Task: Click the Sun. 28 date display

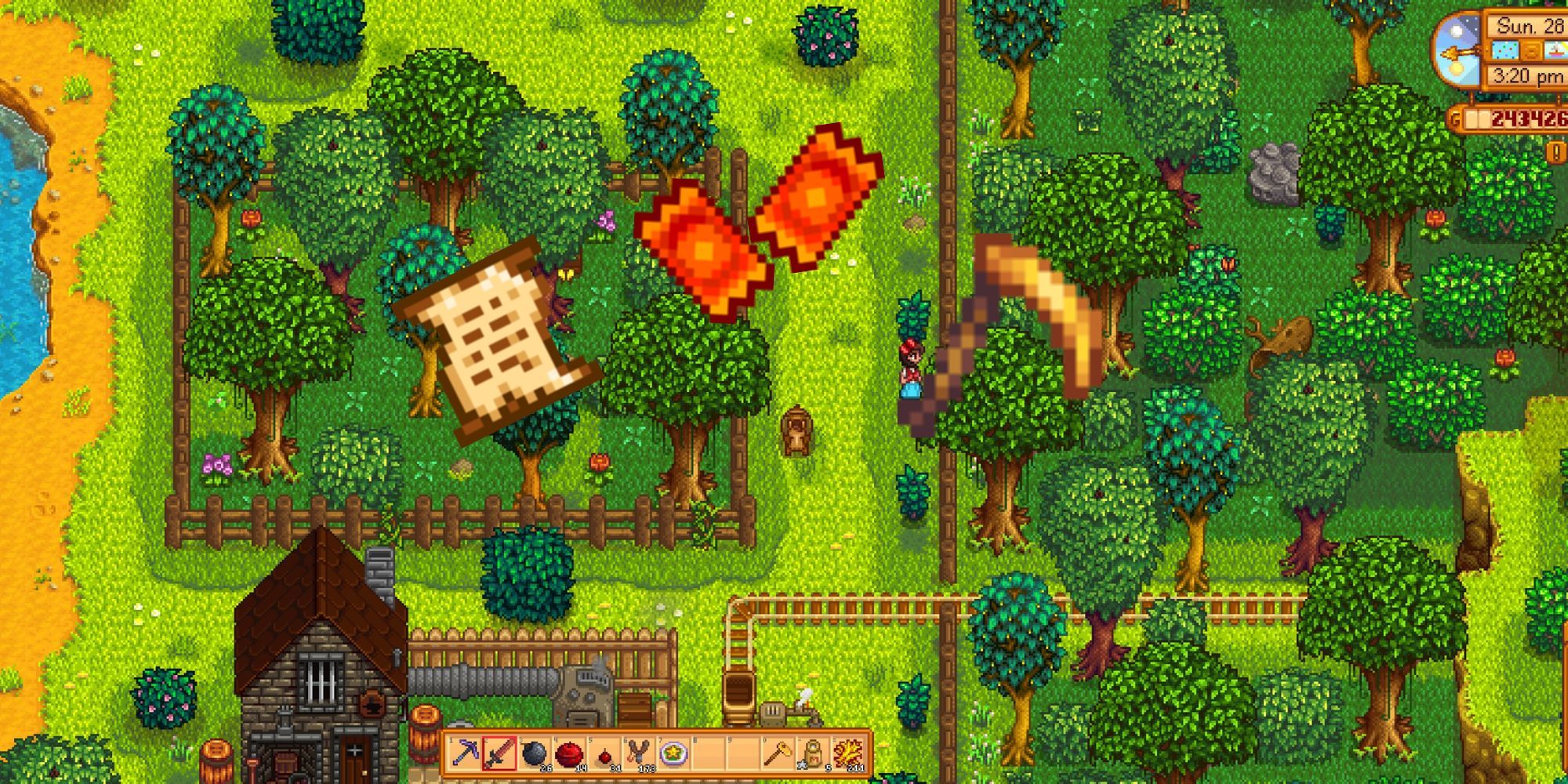Action: point(1529,27)
